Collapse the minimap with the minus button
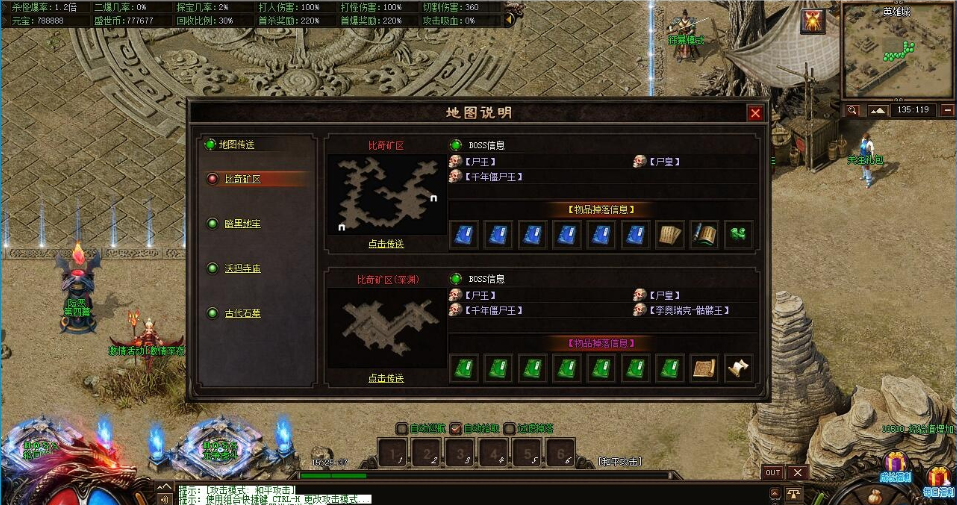This screenshot has height=505, width=957. click(942, 110)
